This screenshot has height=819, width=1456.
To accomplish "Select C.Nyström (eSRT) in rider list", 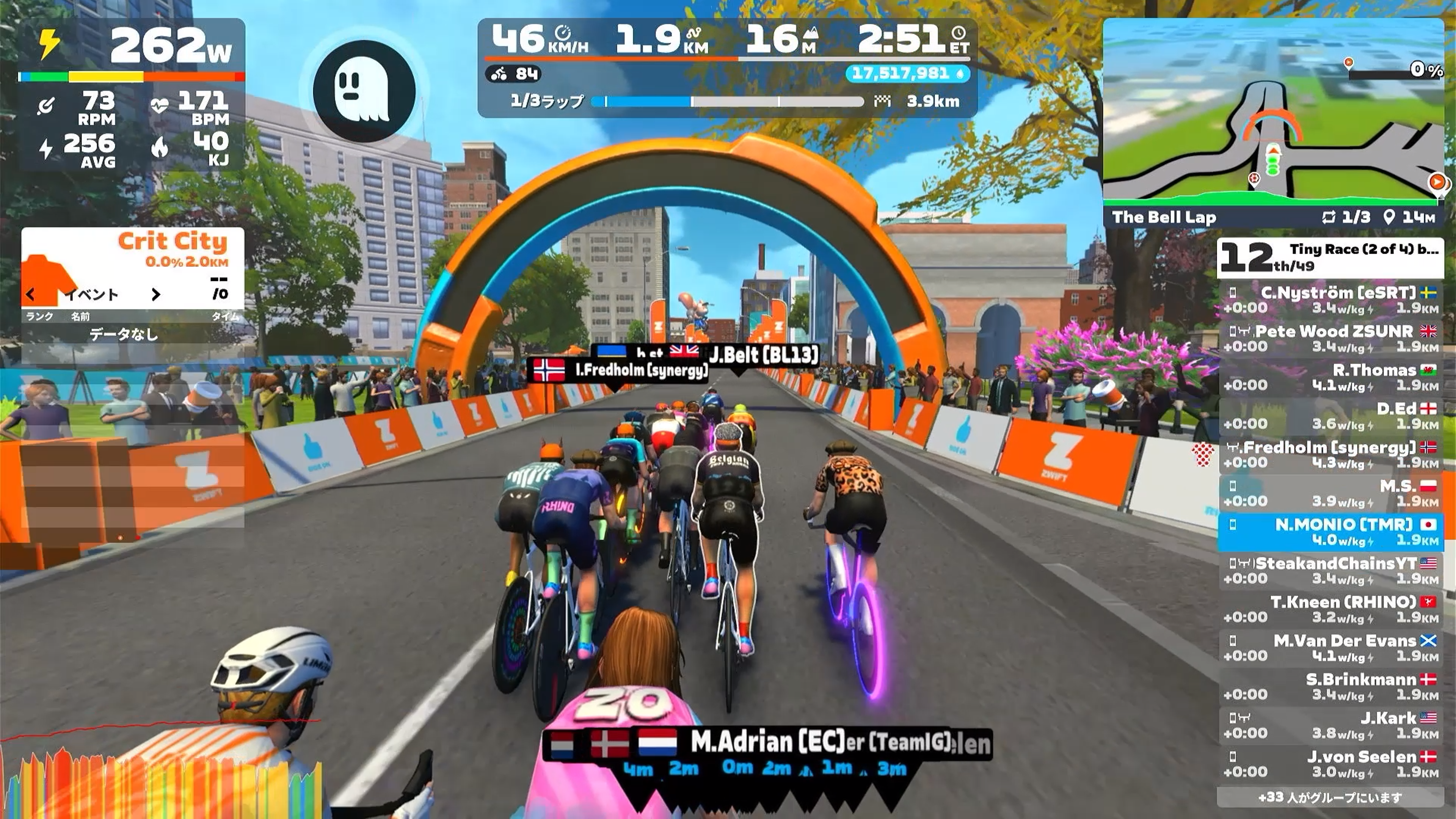I will click(1330, 300).
